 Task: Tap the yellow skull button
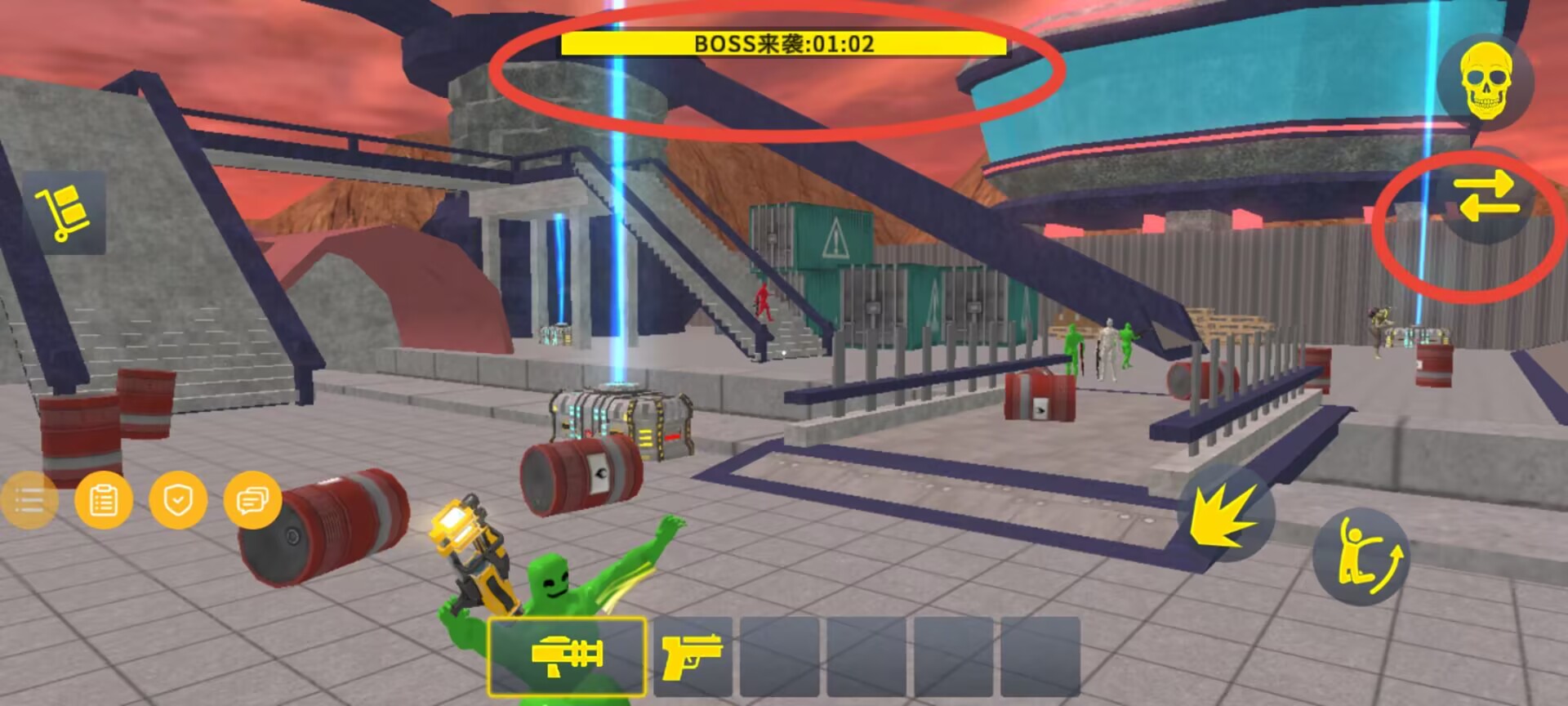[1486, 82]
